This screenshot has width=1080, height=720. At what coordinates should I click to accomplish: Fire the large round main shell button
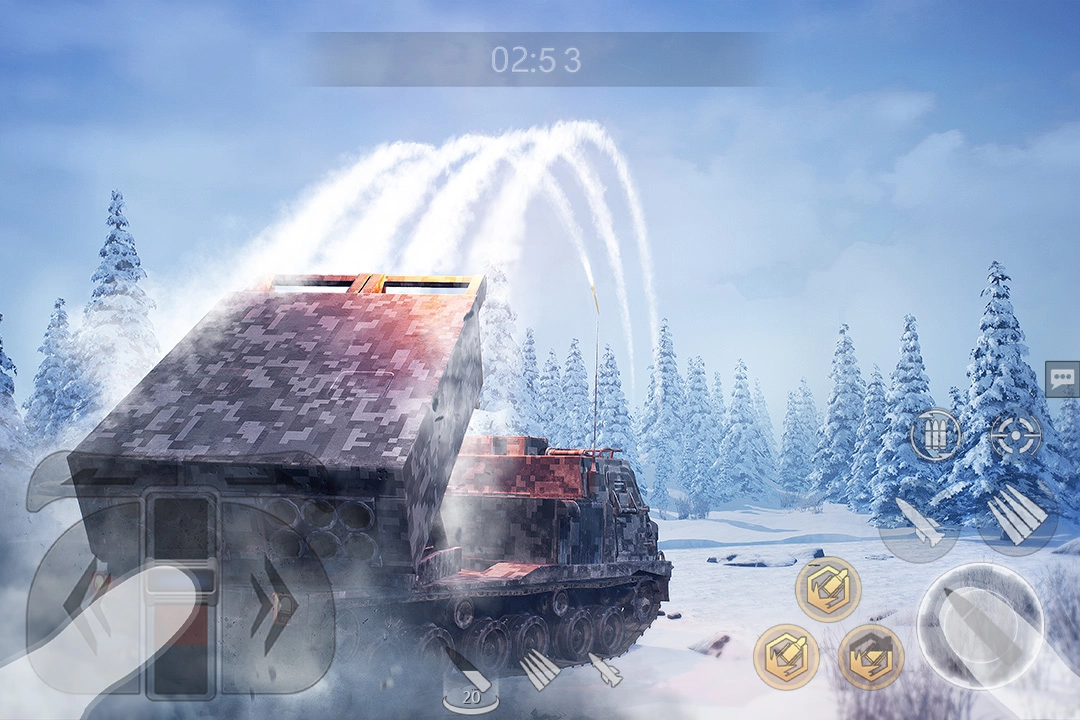[x=980, y=625]
